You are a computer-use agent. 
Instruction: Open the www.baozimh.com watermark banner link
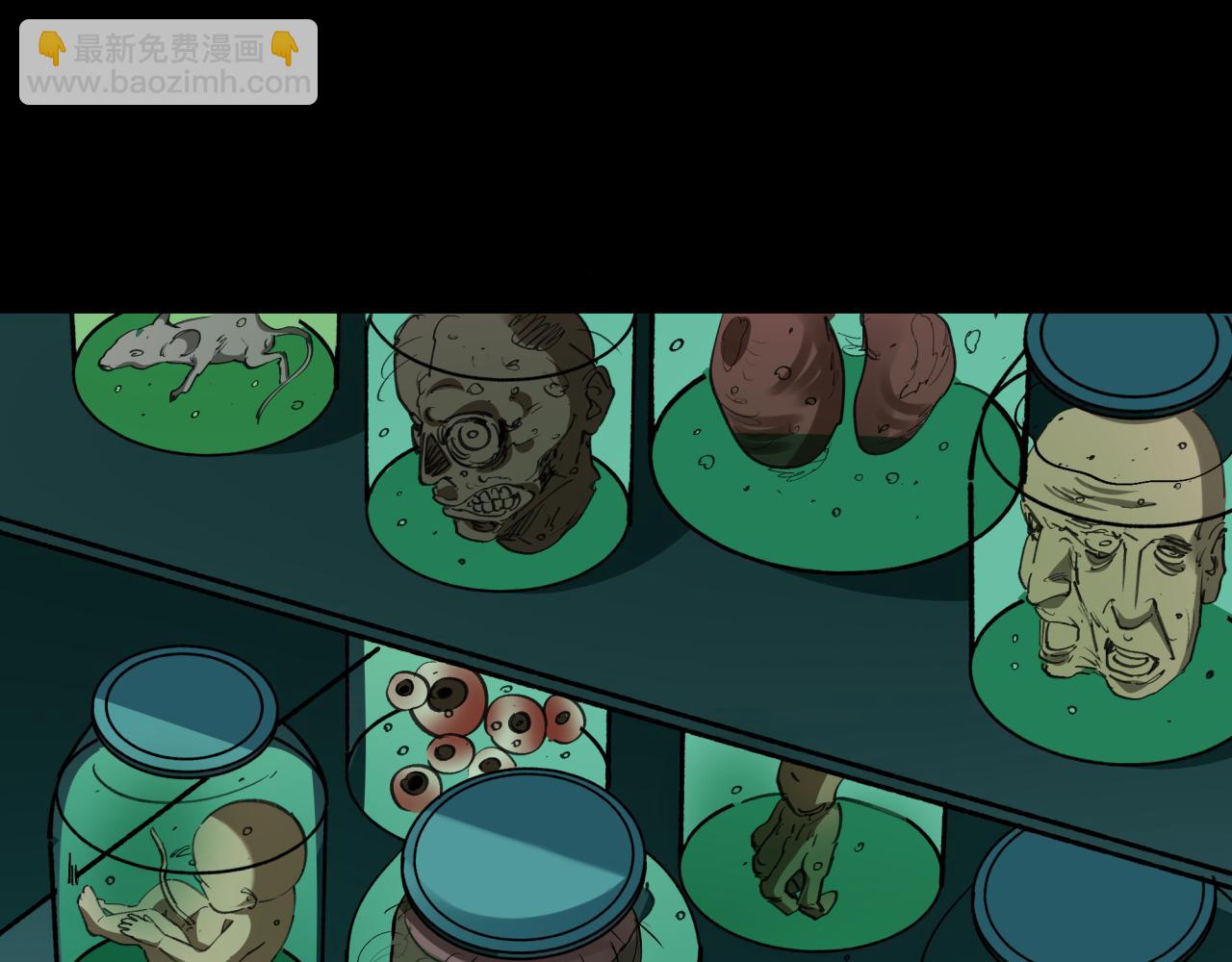168,63
